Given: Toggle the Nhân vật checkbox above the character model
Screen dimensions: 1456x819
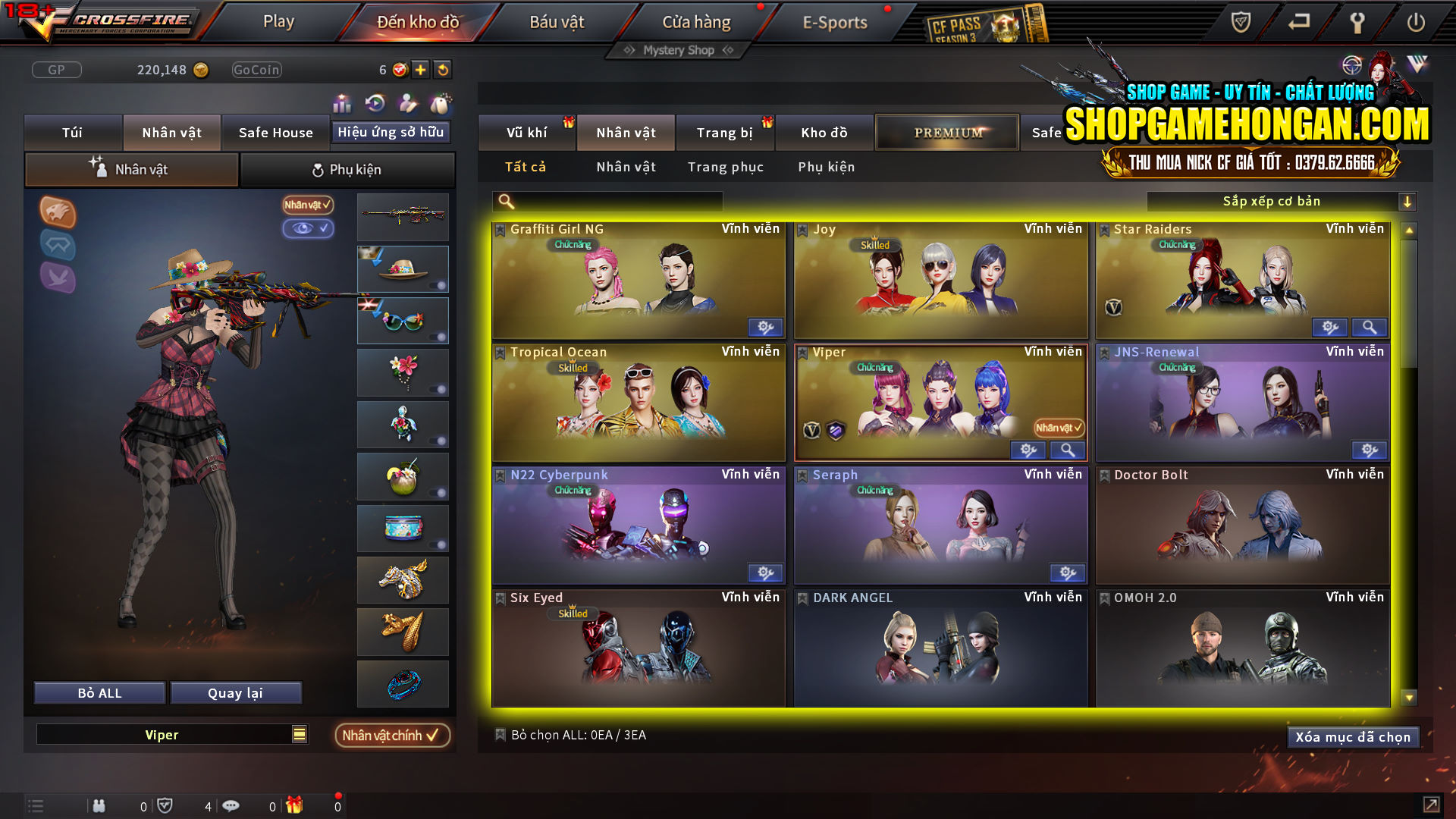Looking at the screenshot, I should click(306, 205).
